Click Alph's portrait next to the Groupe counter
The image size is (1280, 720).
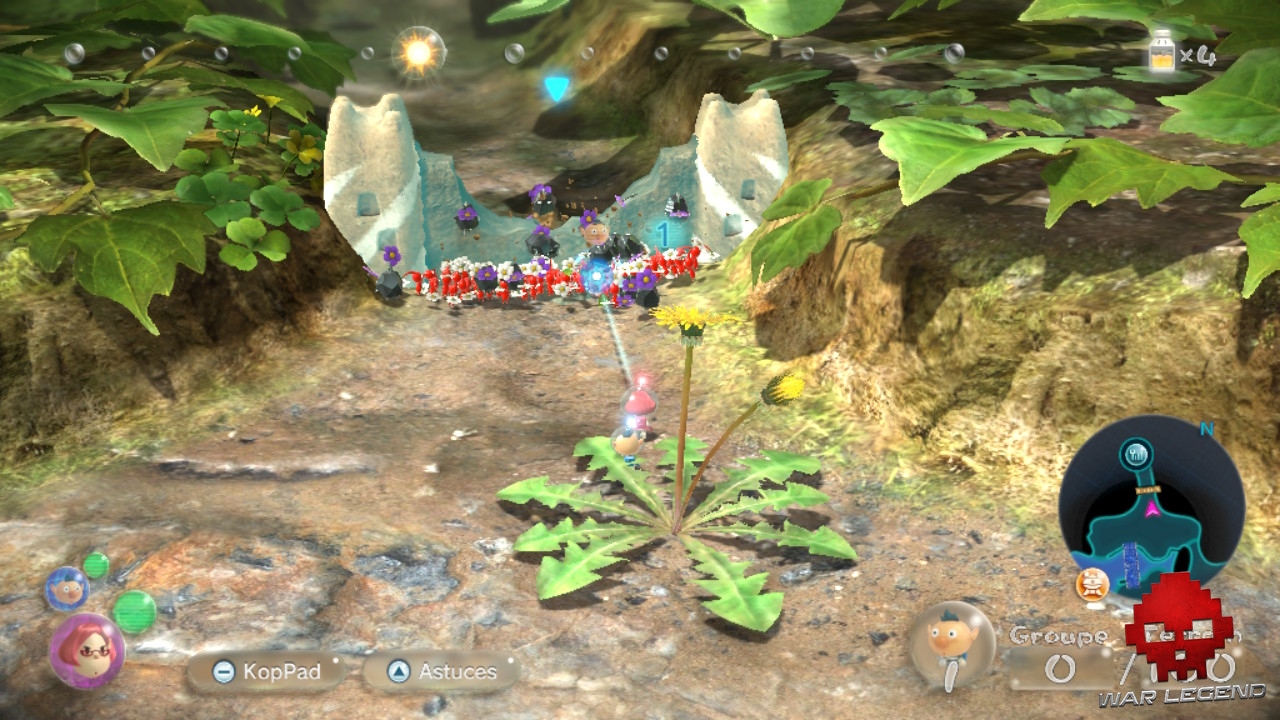(x=948, y=640)
